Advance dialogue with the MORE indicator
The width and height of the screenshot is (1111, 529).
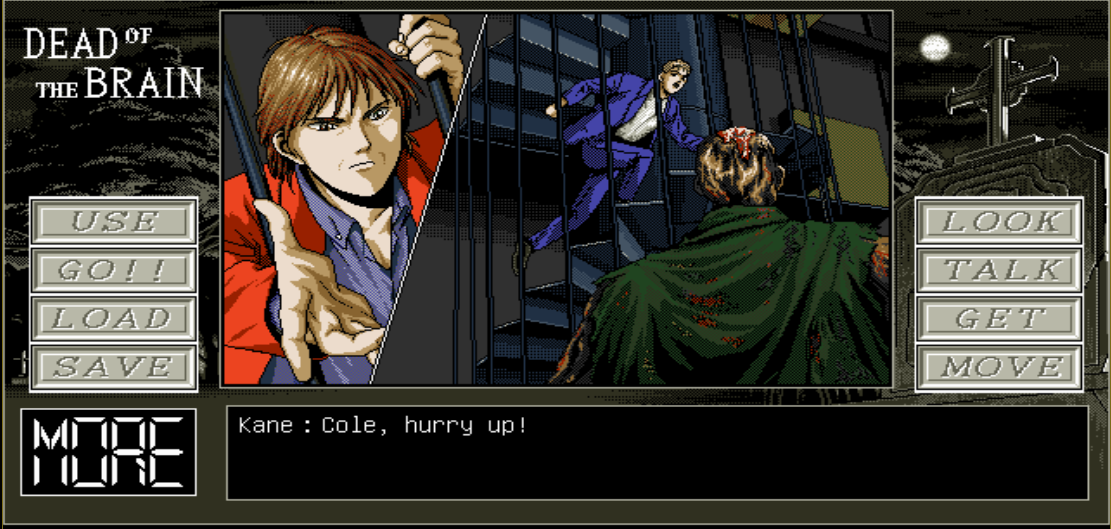pos(109,452)
